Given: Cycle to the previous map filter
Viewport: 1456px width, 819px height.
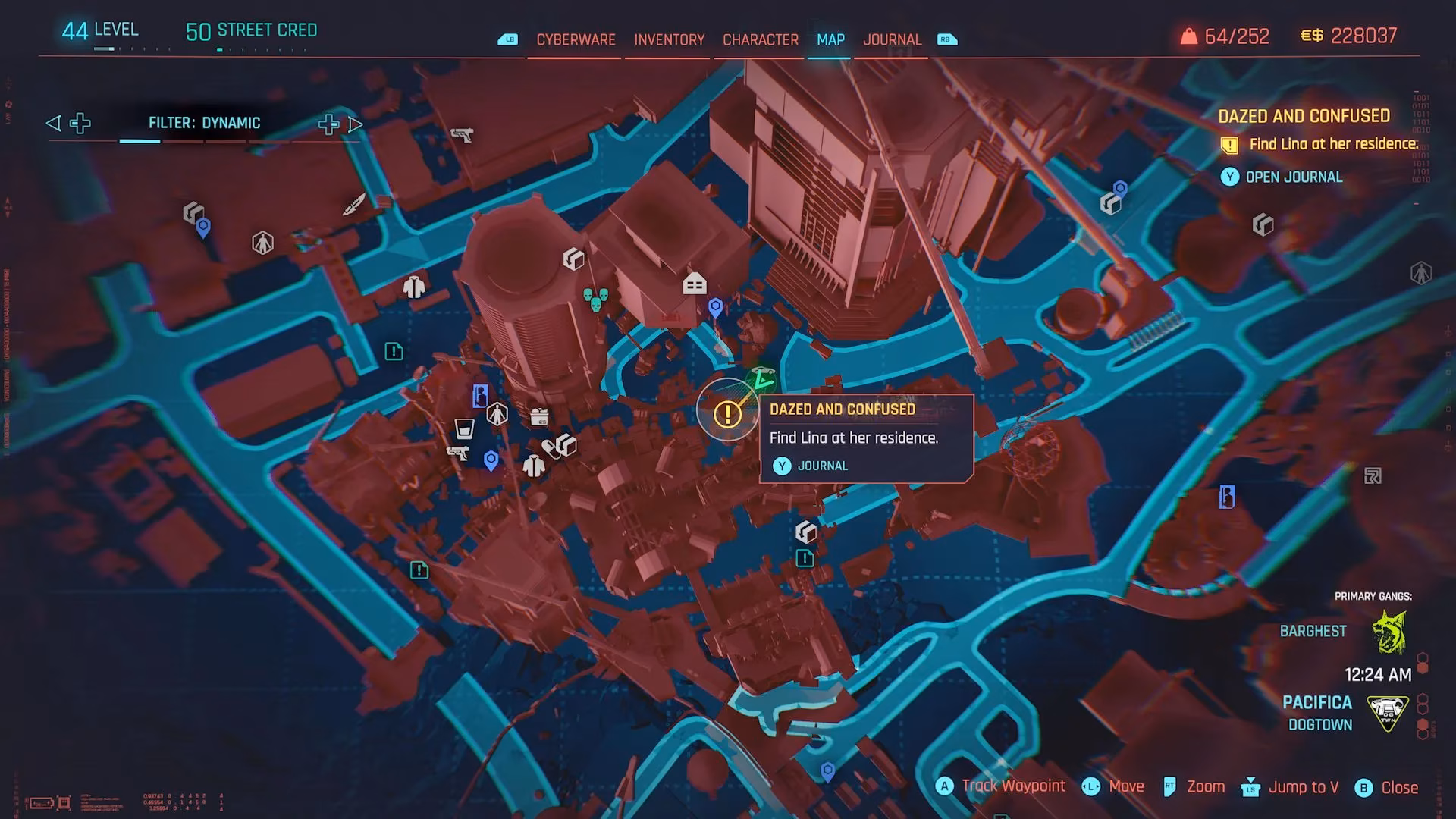Looking at the screenshot, I should [x=53, y=122].
